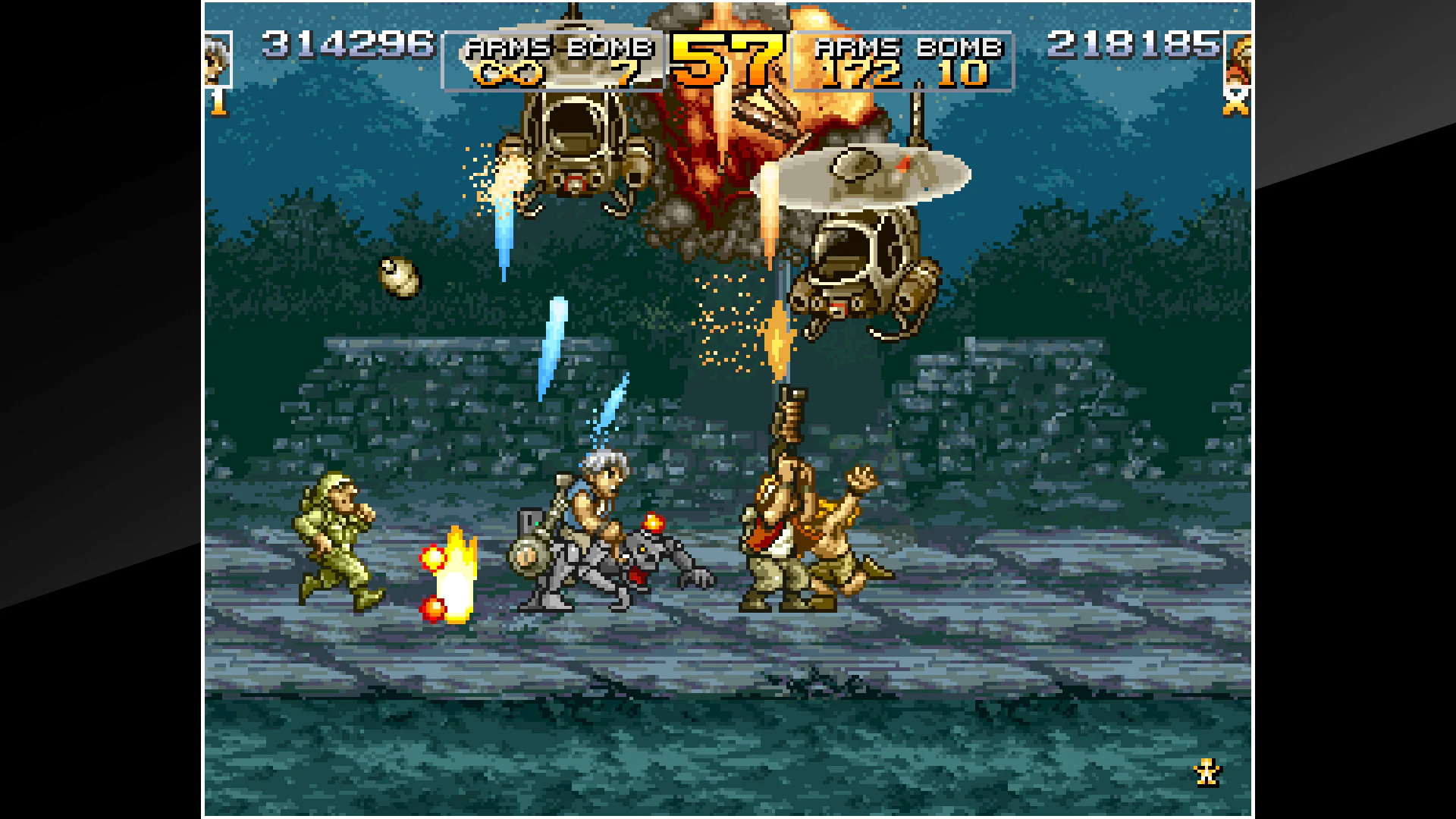Click the Player 2 portrait icon
This screenshot has height=819, width=1456.
click(x=1239, y=61)
